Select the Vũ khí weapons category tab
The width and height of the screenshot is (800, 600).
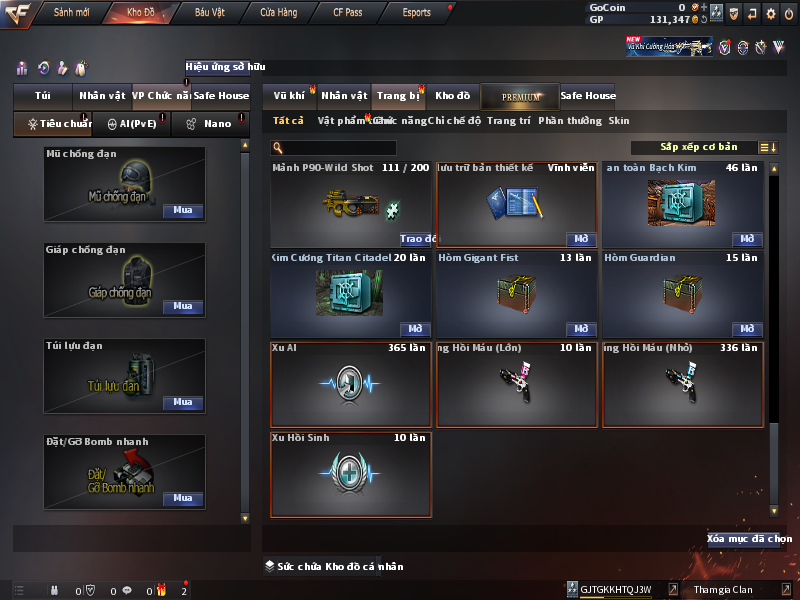[x=289, y=96]
